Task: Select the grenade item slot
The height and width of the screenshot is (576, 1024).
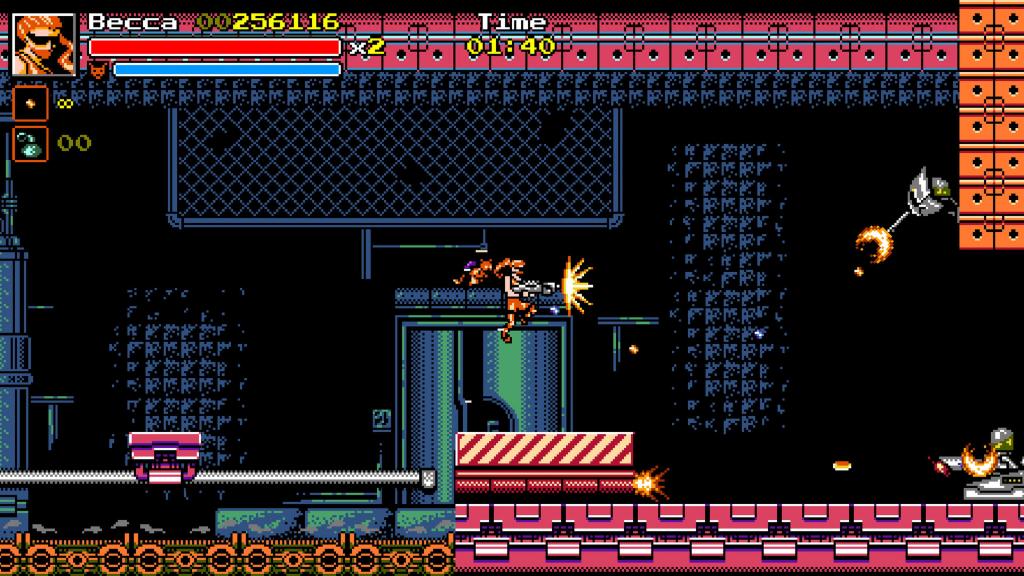Action: point(30,143)
